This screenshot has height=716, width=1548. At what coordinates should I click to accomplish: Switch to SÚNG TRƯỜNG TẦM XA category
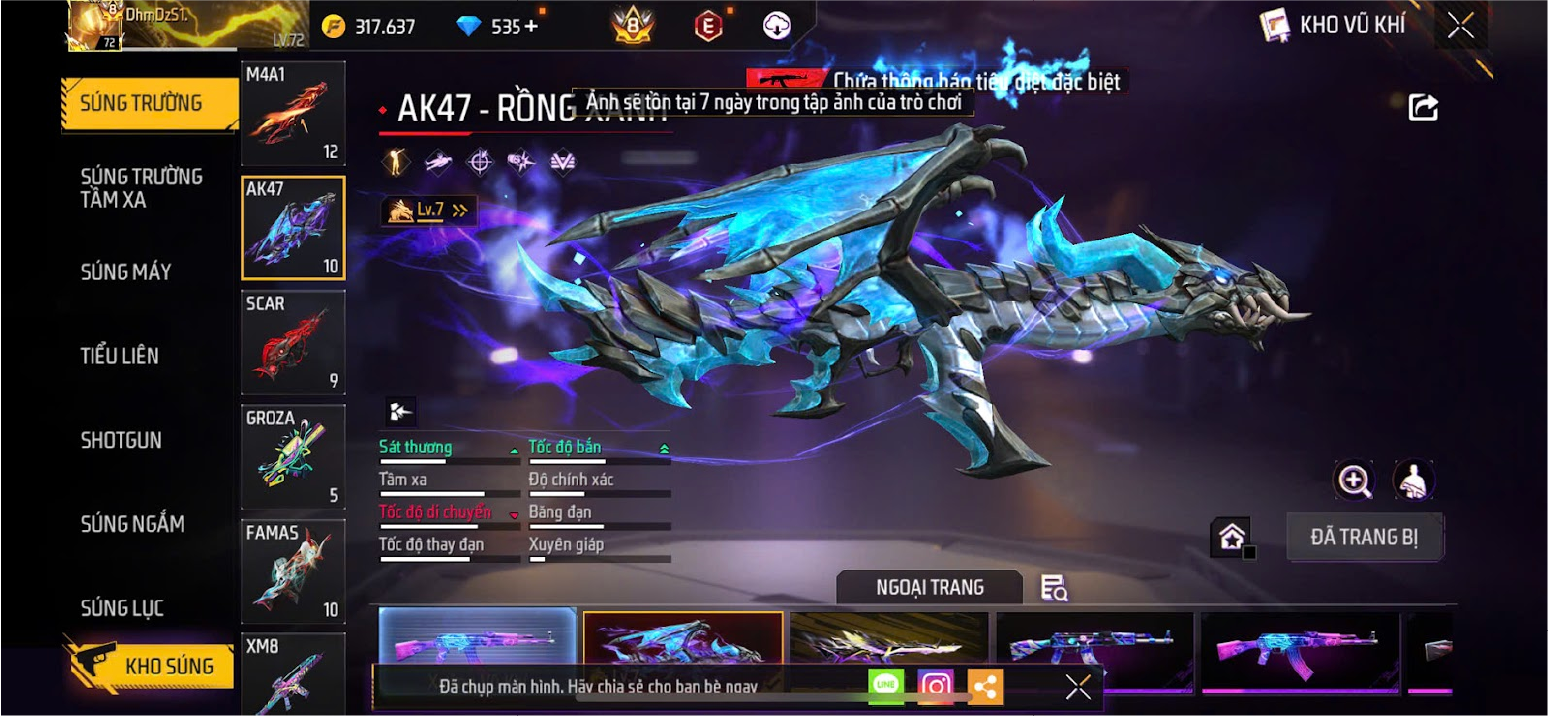point(142,188)
